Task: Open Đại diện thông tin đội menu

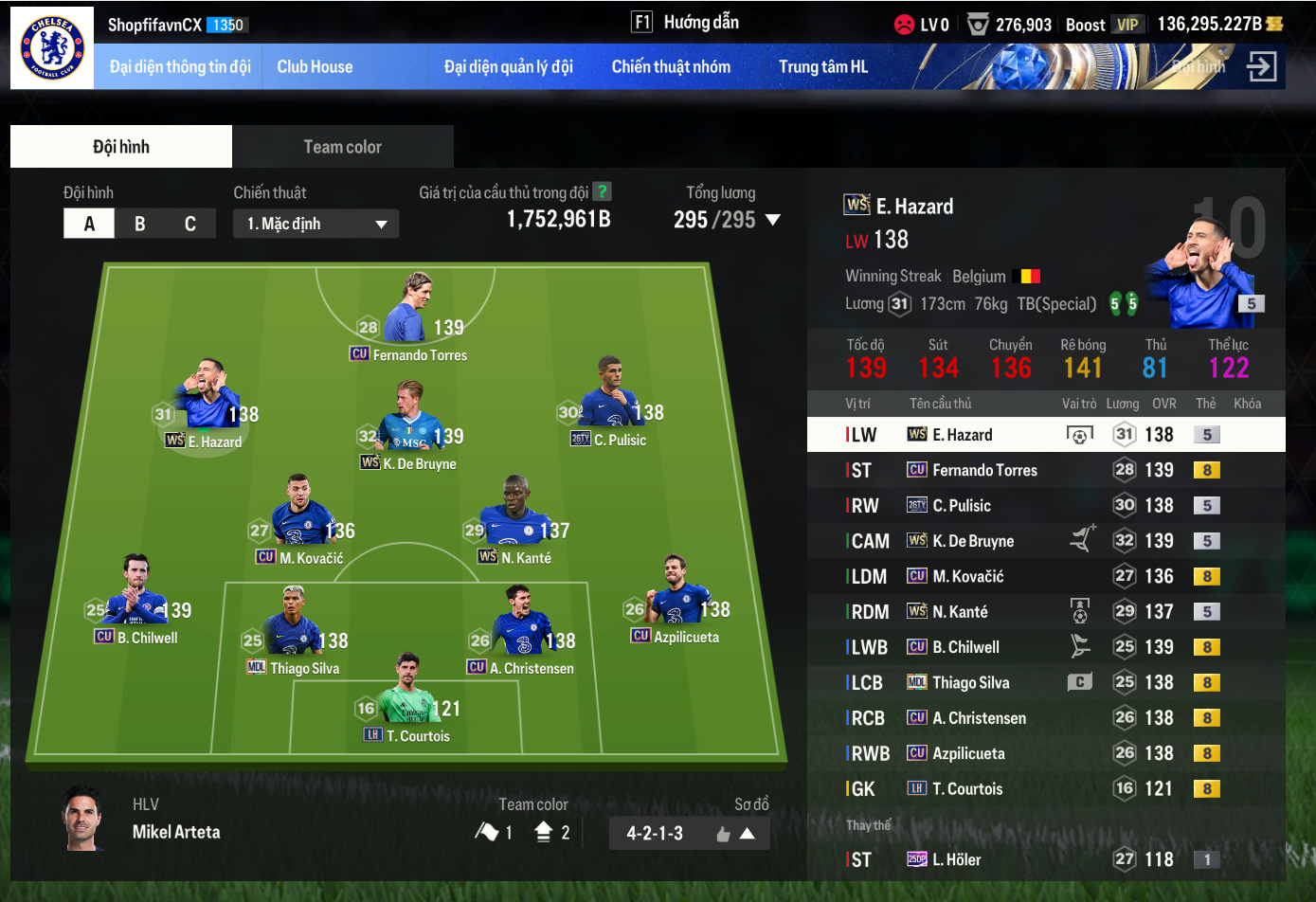Action: [x=180, y=66]
